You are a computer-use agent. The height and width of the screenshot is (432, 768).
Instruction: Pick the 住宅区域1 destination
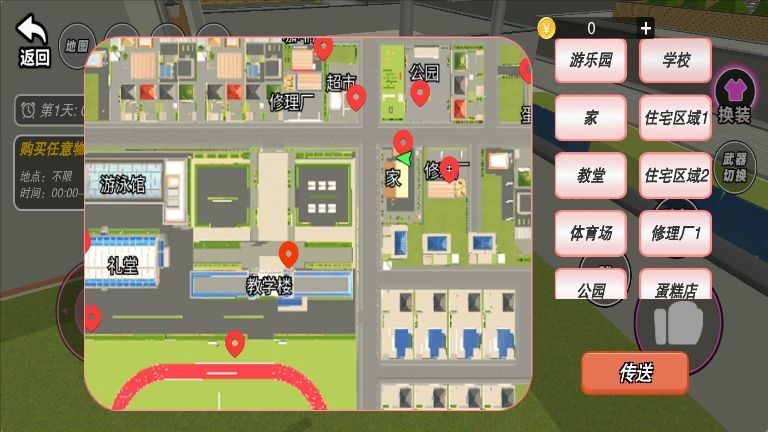click(676, 118)
